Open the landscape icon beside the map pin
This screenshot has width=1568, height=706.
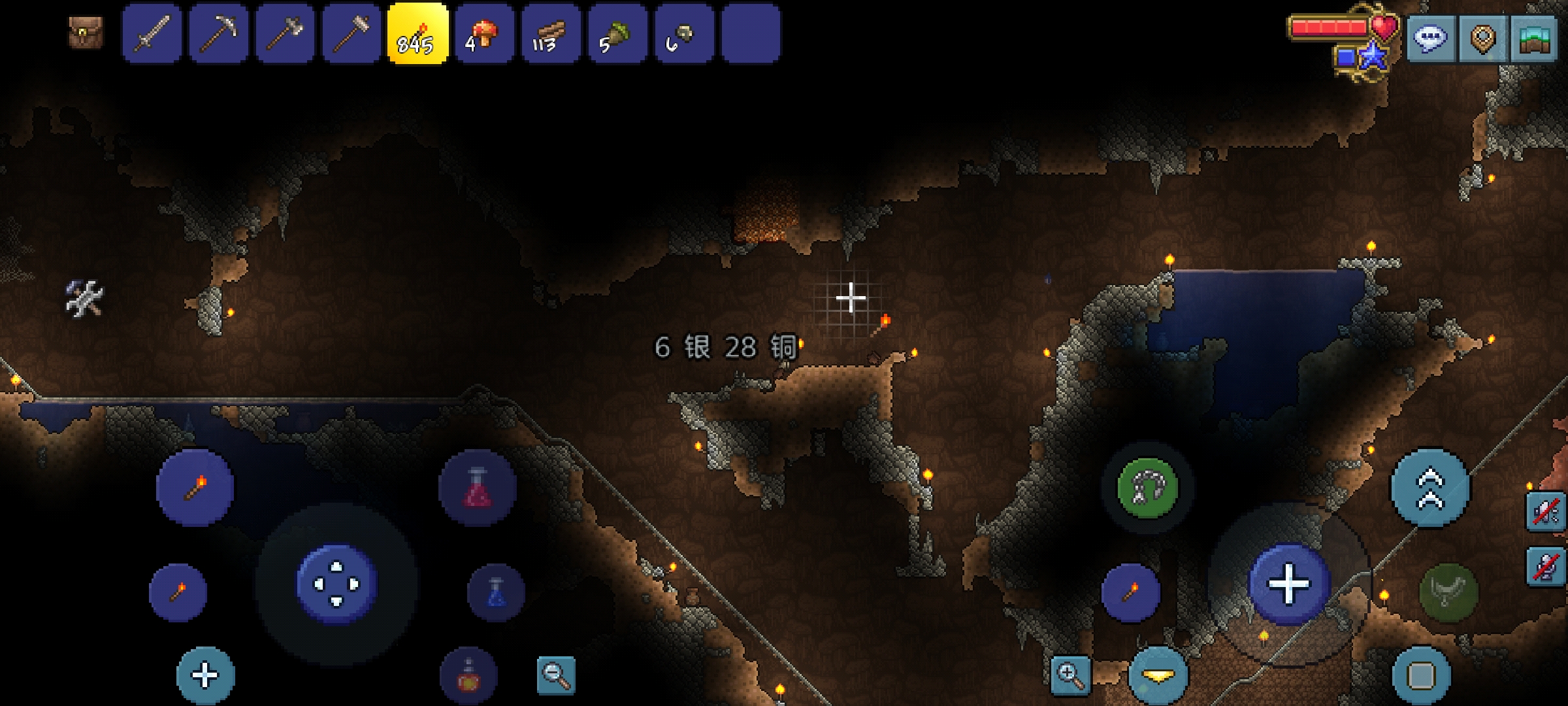pyautogui.click(x=1534, y=39)
